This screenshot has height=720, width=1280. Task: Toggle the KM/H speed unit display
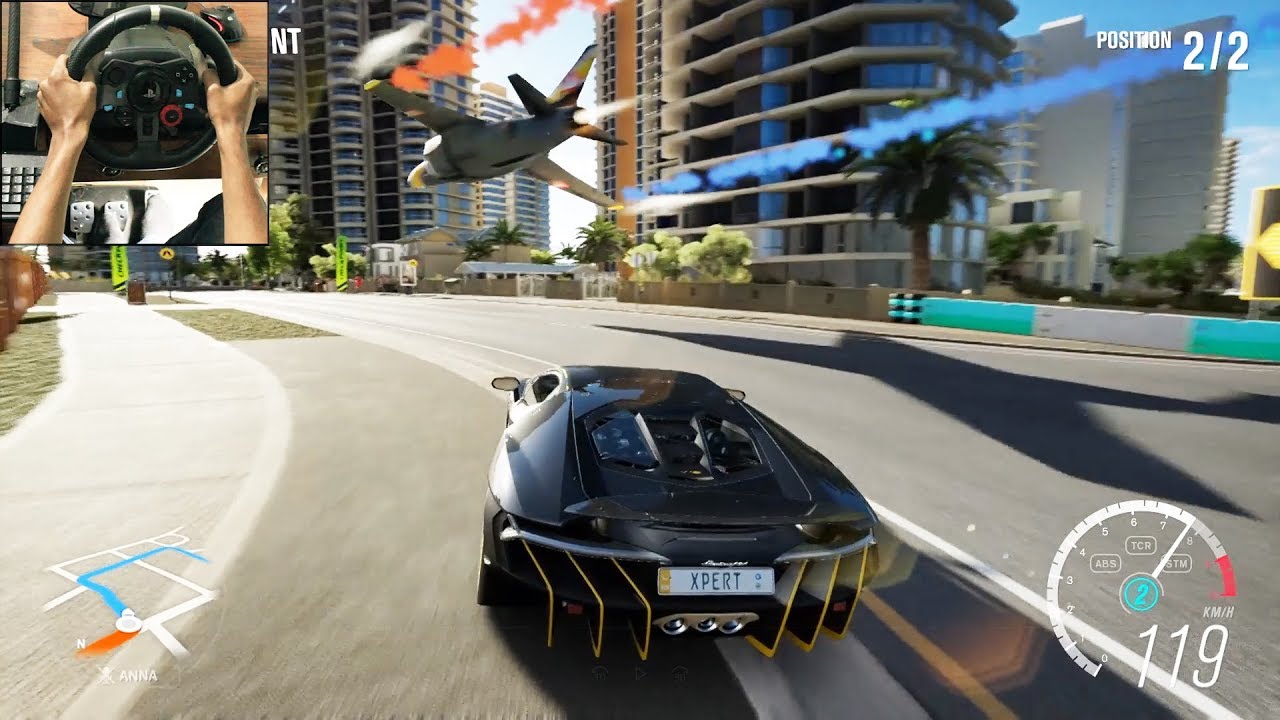pyautogui.click(x=1220, y=612)
